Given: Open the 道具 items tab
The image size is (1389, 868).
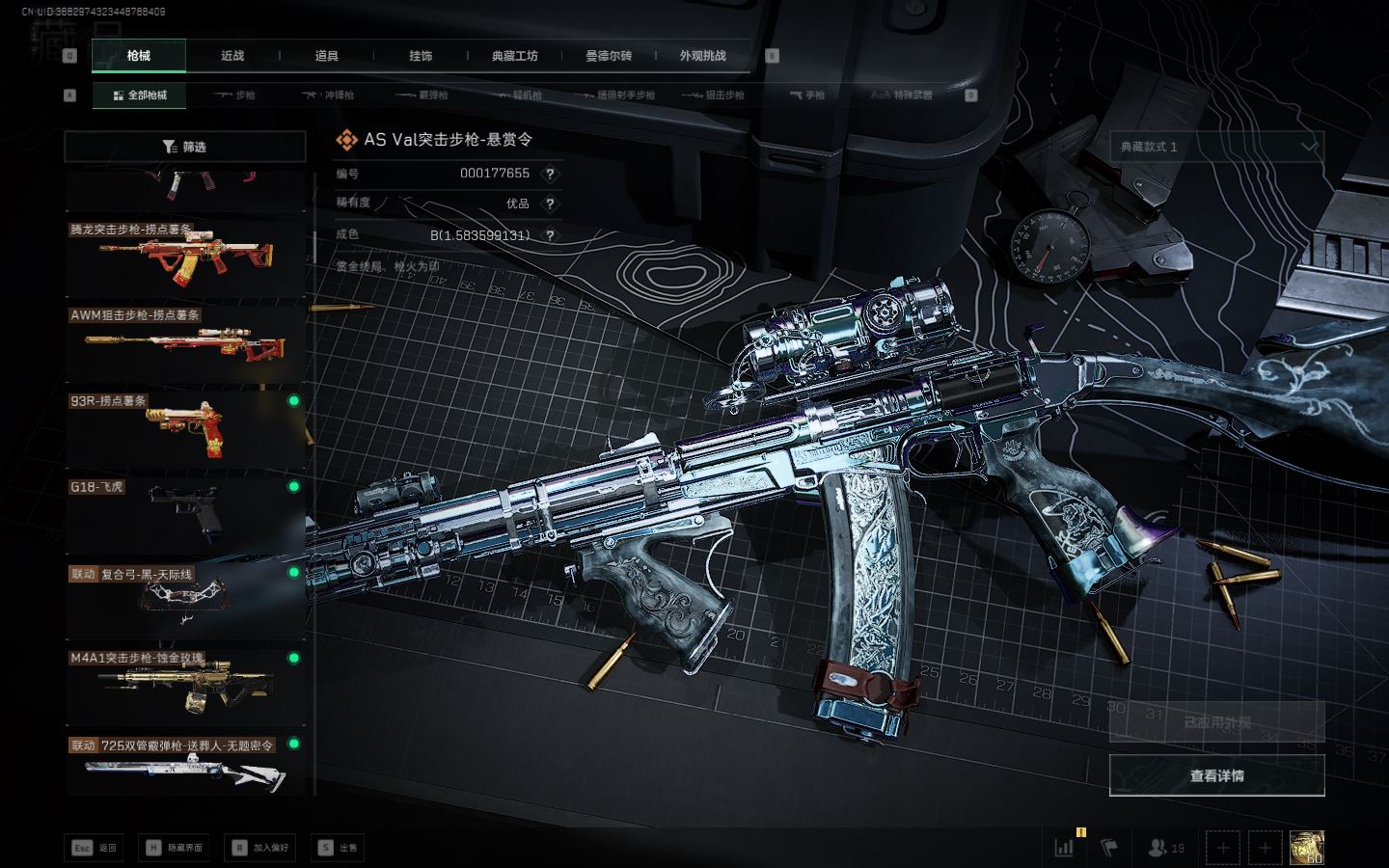Looking at the screenshot, I should click(327, 56).
